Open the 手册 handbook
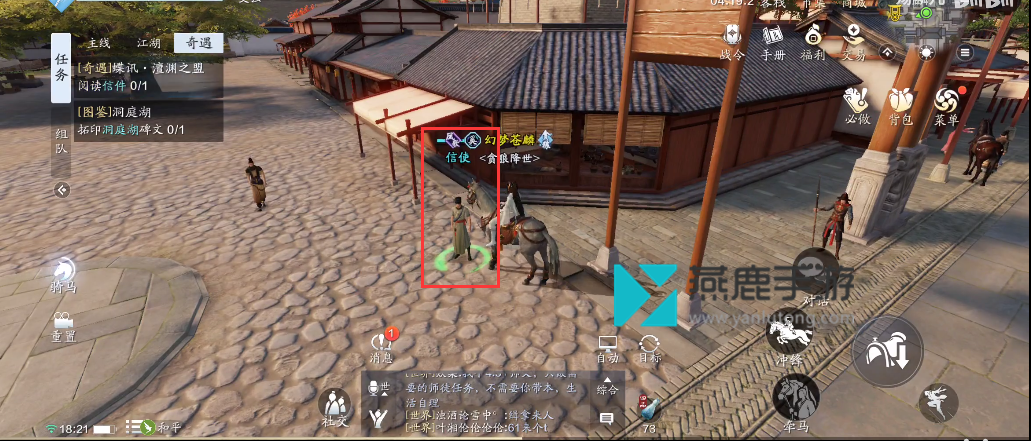1031x441 pixels. [x=772, y=39]
